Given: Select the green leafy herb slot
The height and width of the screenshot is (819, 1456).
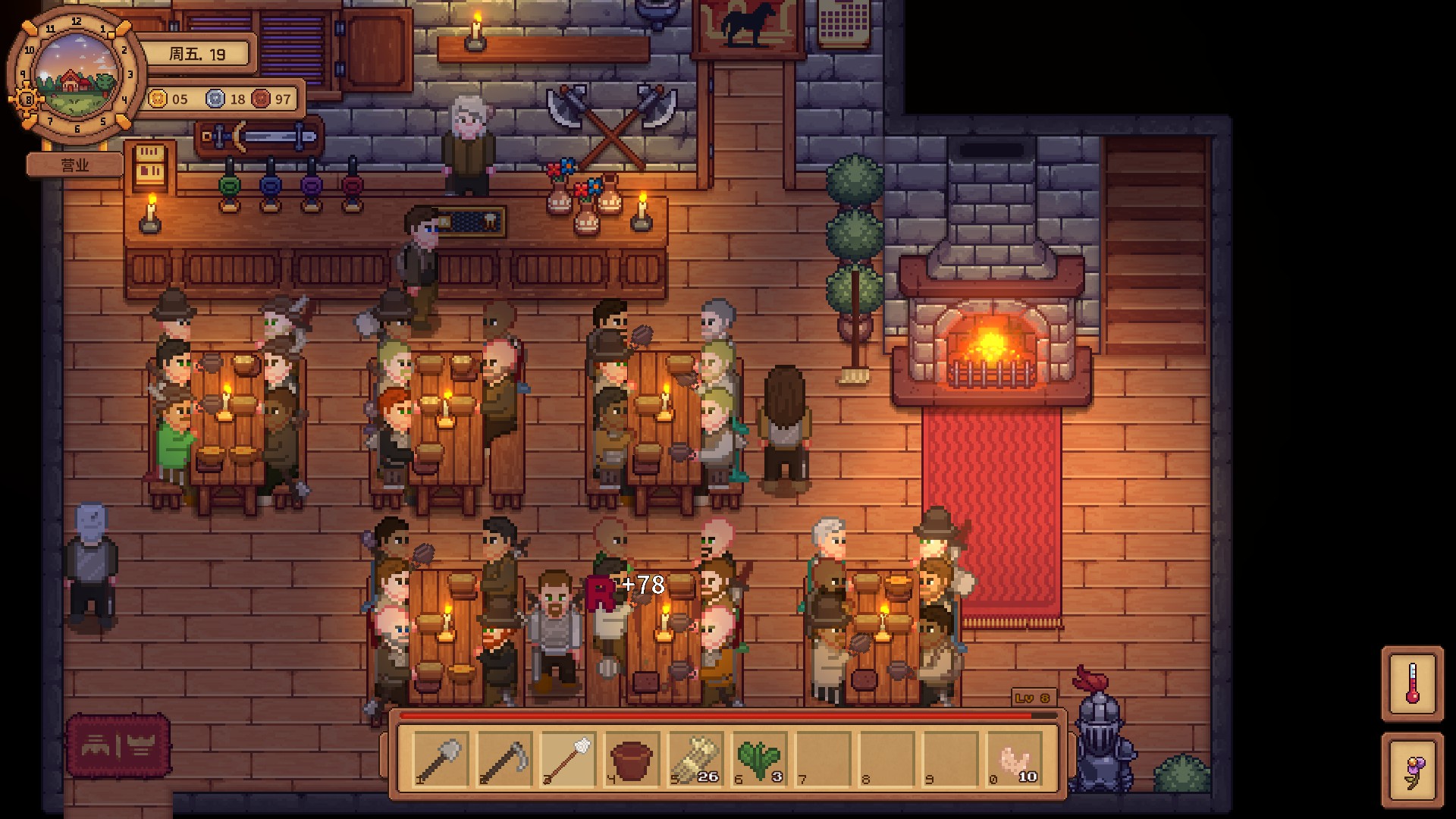Looking at the screenshot, I should (759, 759).
